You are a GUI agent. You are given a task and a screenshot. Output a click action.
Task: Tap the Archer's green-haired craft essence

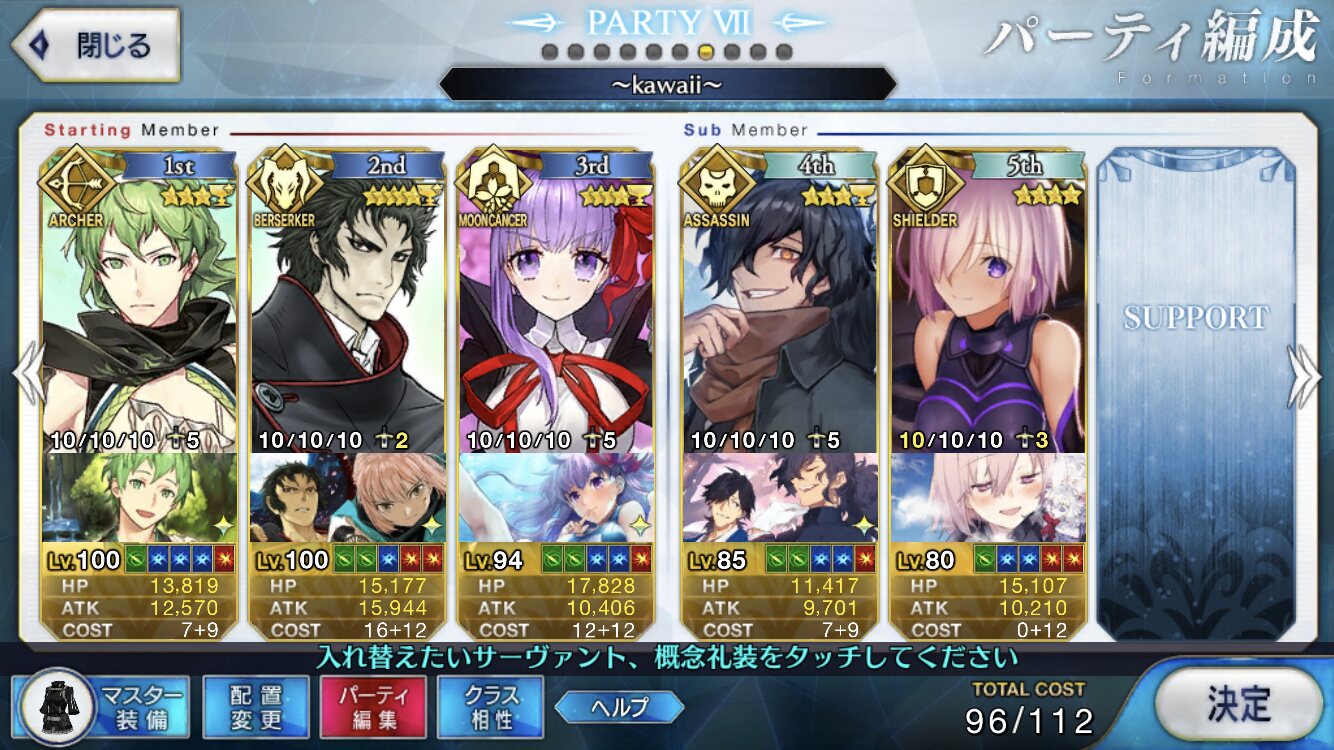tap(140, 497)
